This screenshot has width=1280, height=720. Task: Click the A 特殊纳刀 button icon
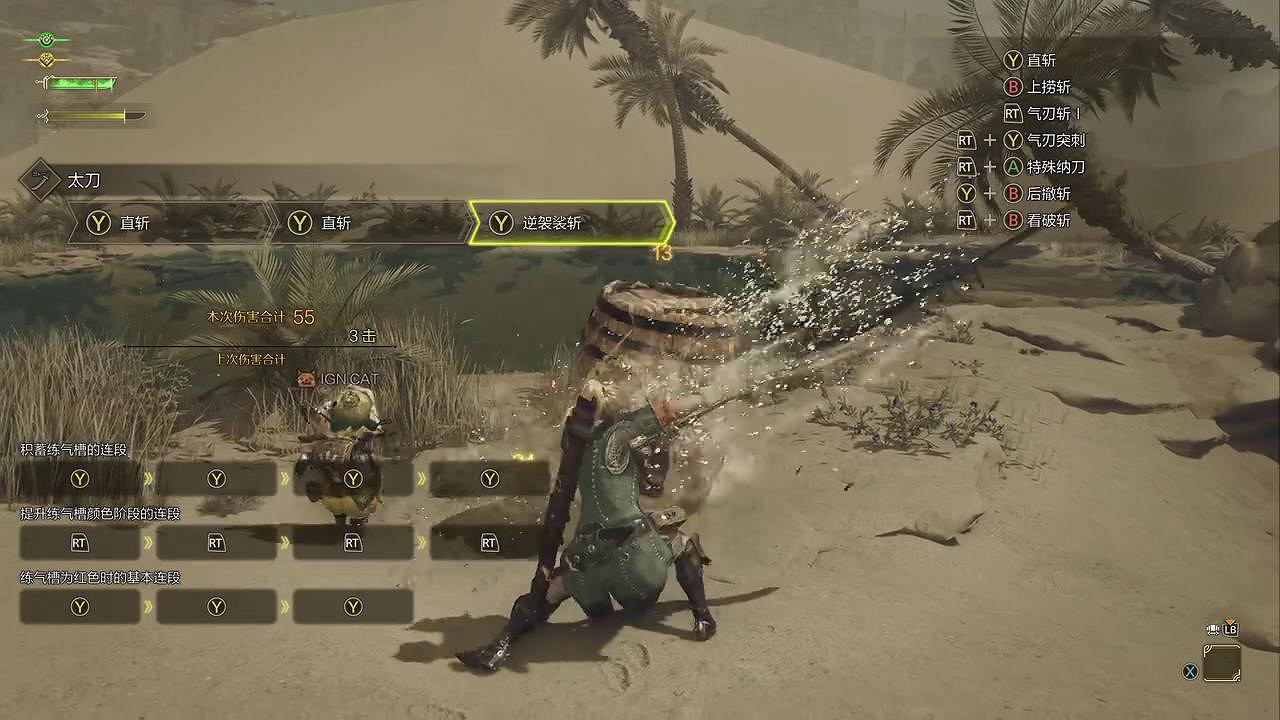1011,167
